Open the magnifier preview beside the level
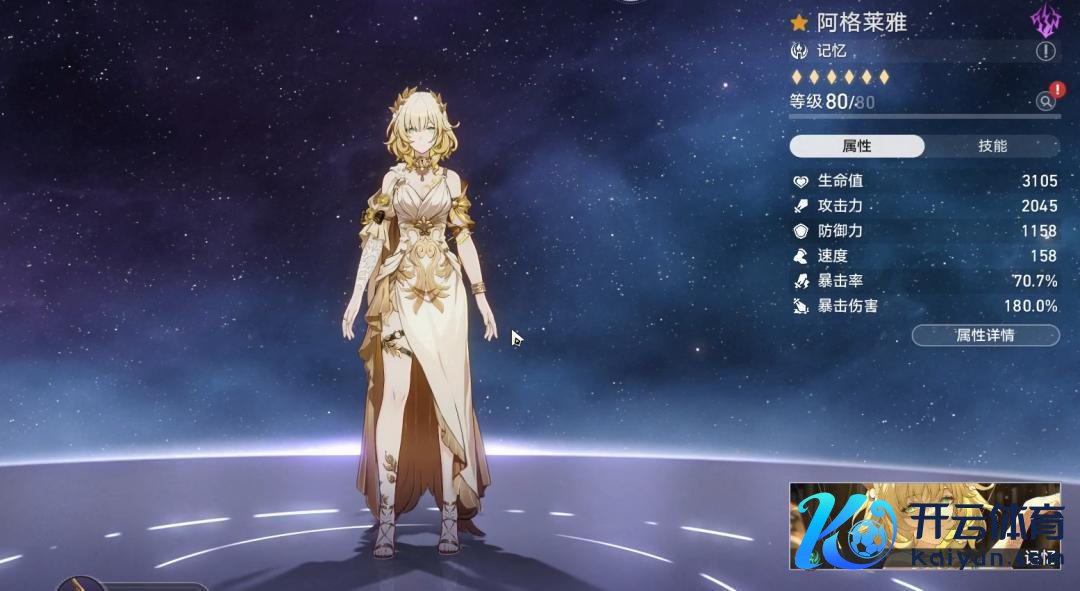The image size is (1080, 591). 1045,101
